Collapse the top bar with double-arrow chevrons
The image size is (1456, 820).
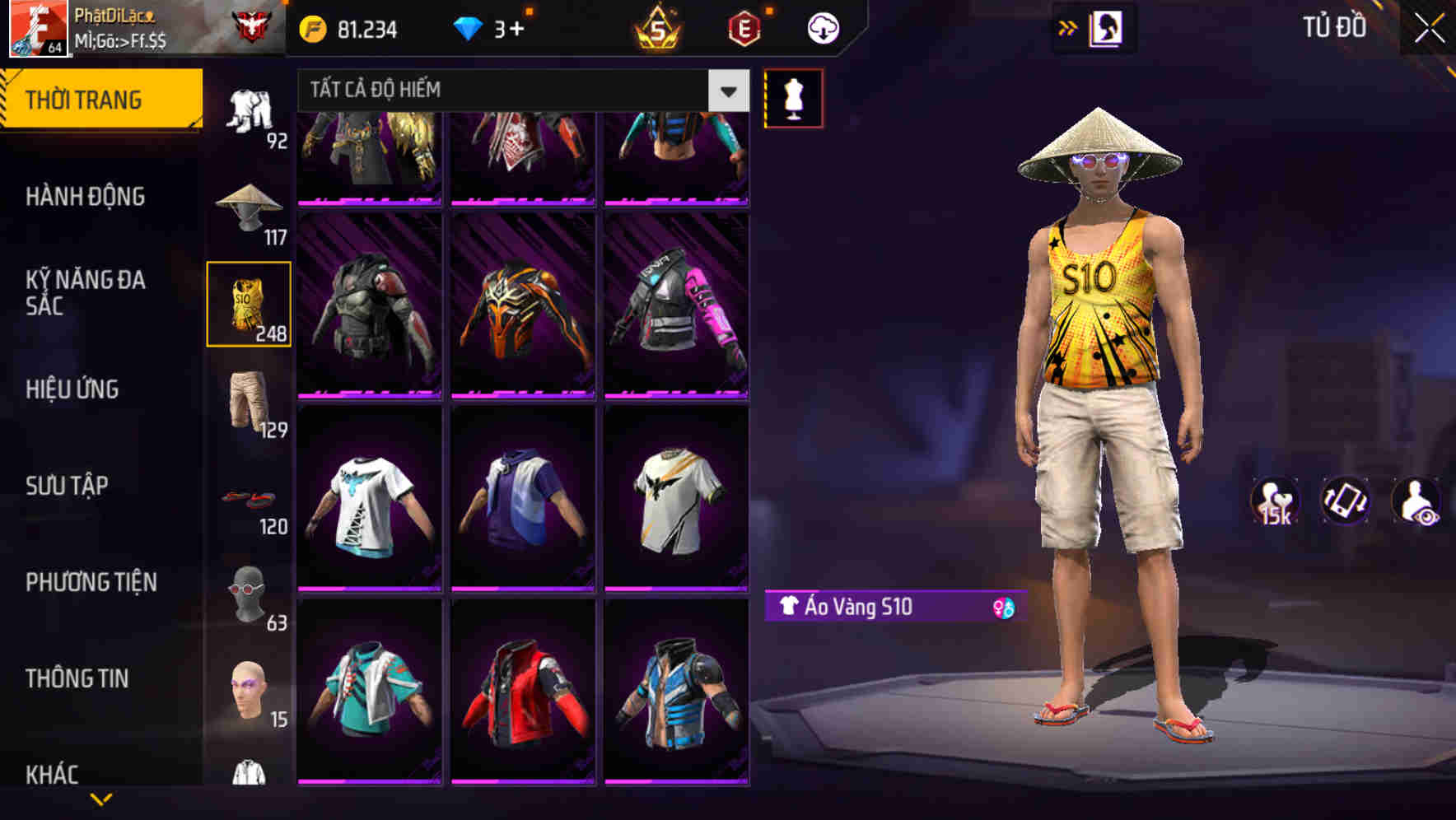click(x=1068, y=27)
